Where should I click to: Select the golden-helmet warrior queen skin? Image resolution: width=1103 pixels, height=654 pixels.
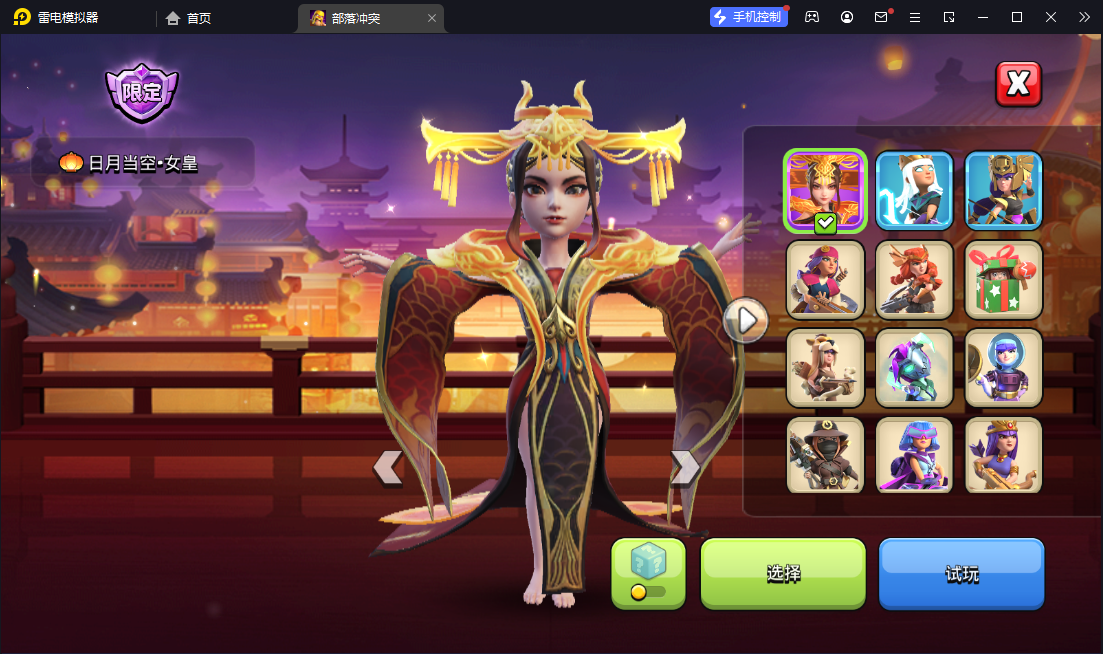[x=1003, y=190]
